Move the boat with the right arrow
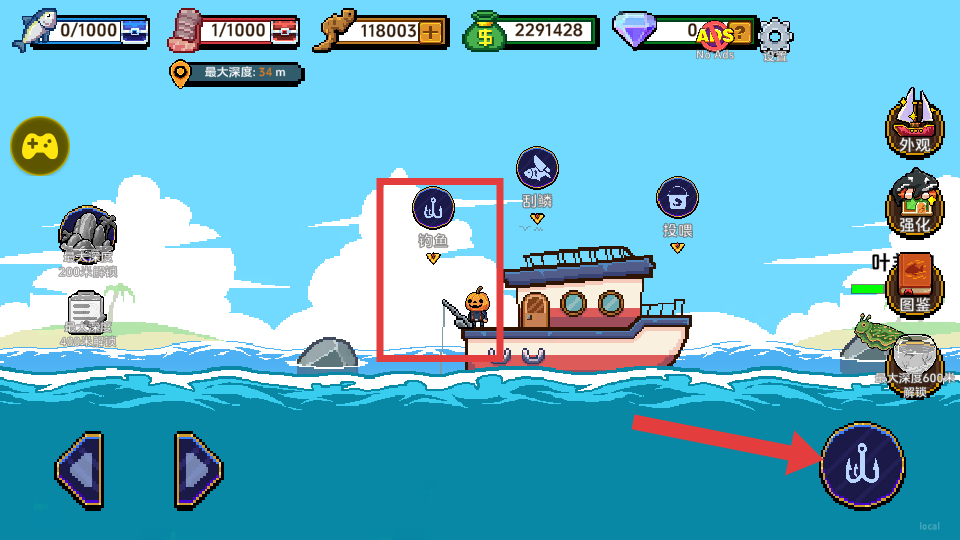The image size is (960, 540). pos(198,468)
